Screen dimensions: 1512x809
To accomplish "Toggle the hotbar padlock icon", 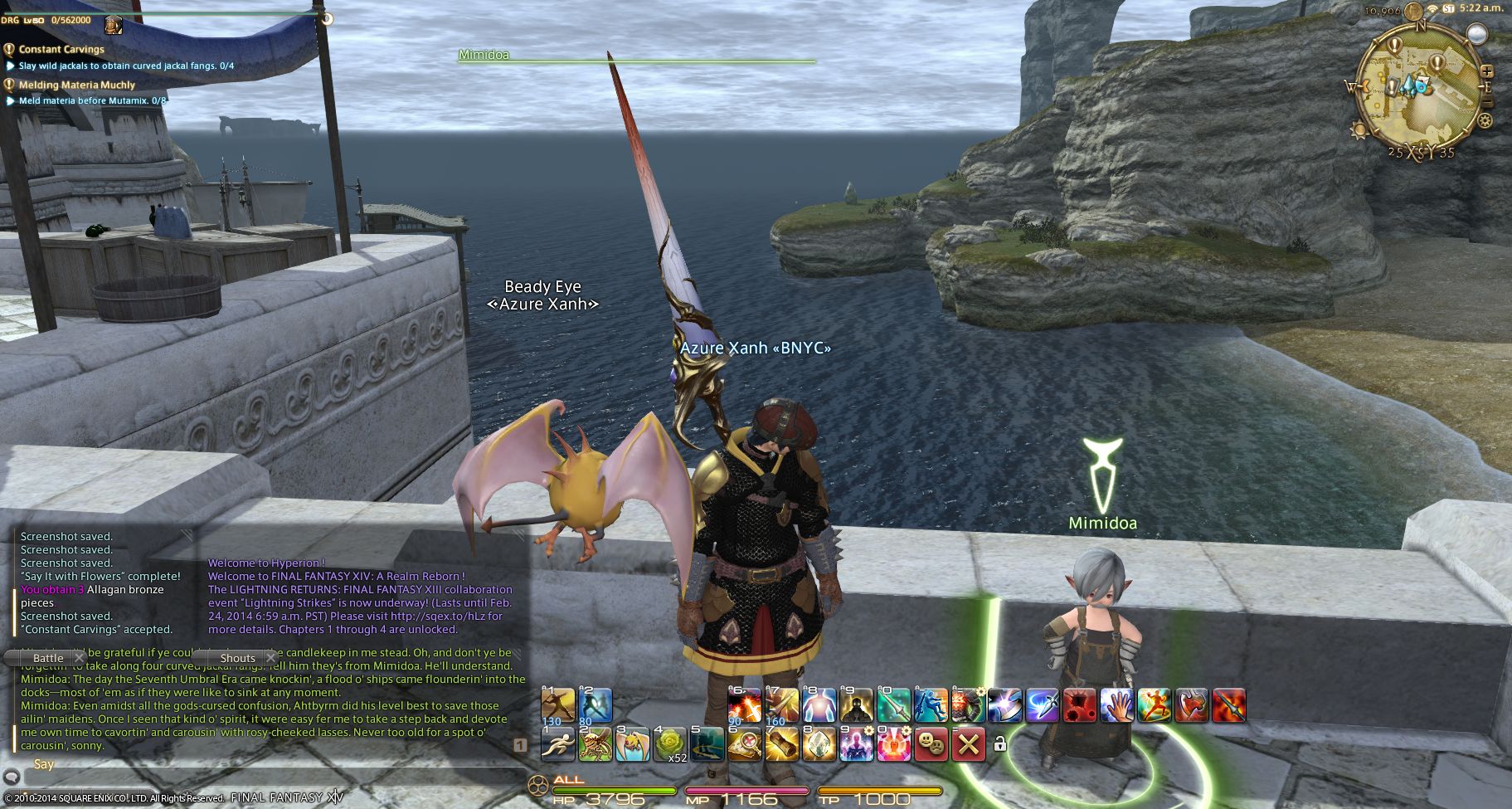I will [x=999, y=744].
